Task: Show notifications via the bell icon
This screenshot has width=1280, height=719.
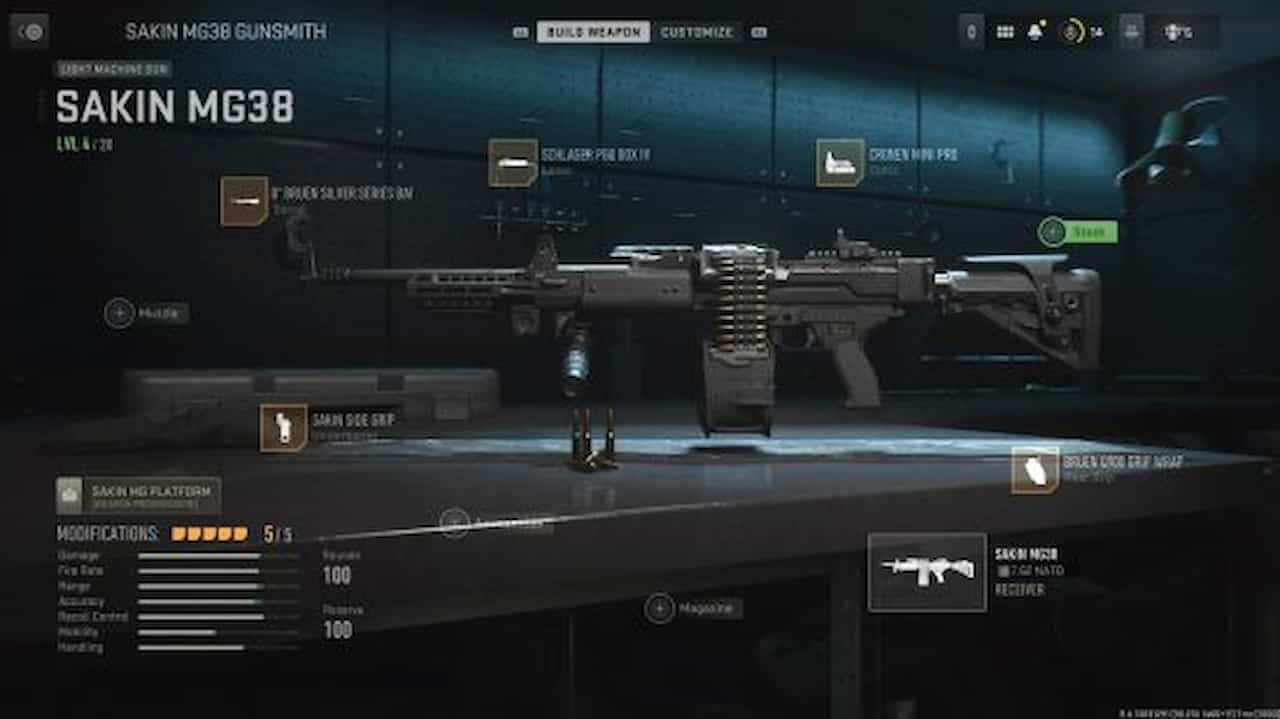Action: 1035,32
